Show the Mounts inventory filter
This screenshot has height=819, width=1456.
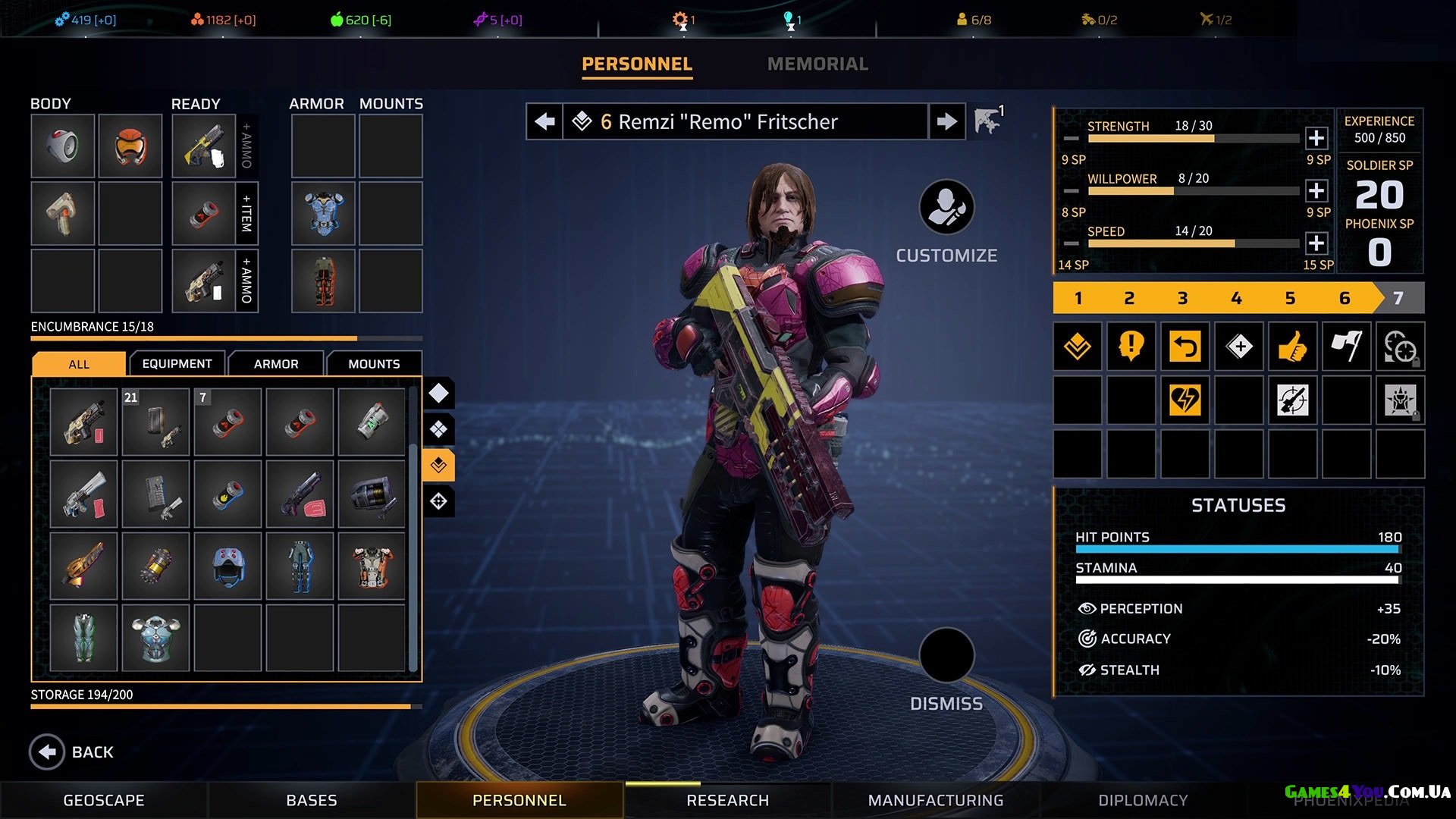(x=374, y=364)
